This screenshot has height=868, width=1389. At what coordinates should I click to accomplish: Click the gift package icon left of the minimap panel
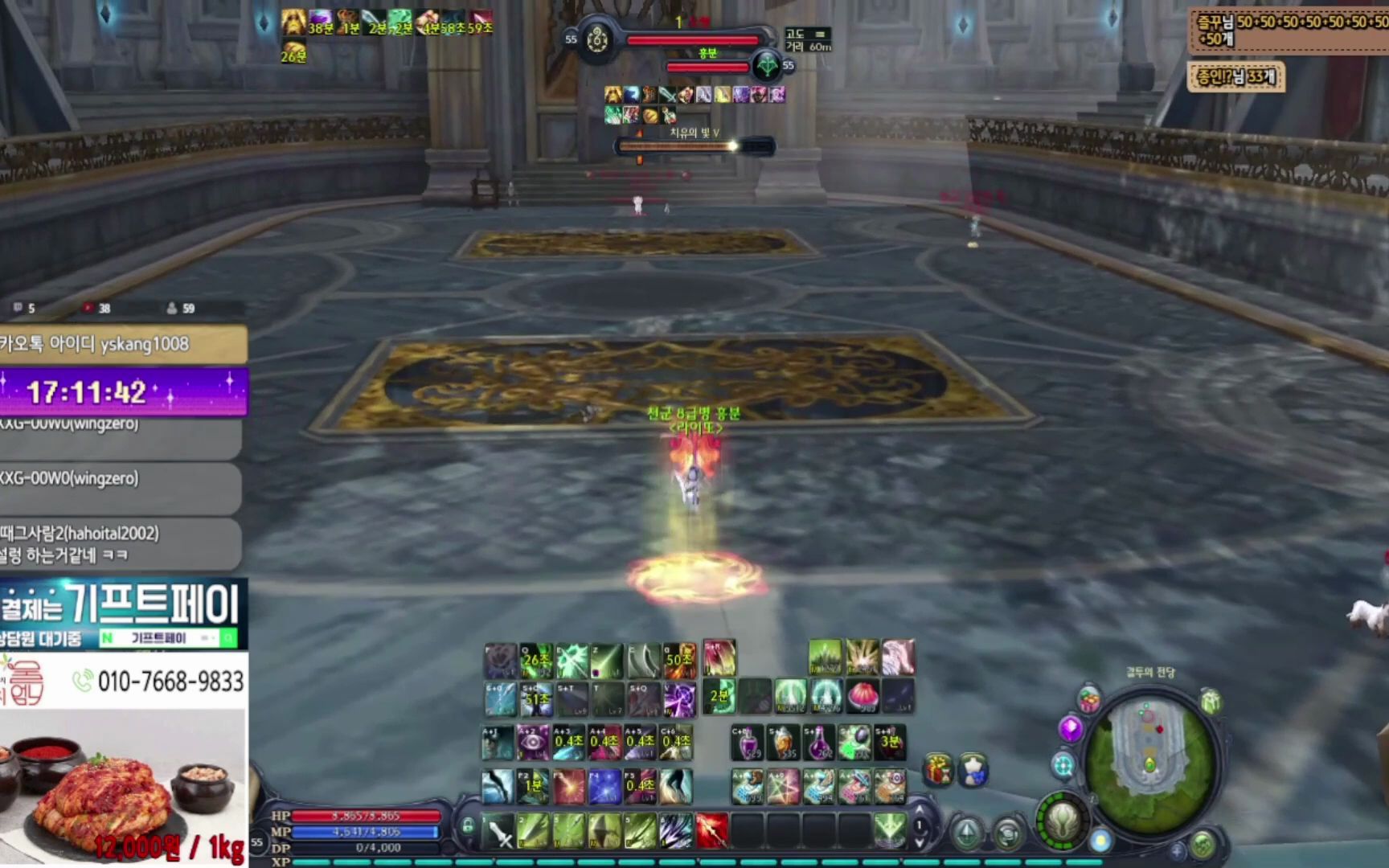(939, 769)
